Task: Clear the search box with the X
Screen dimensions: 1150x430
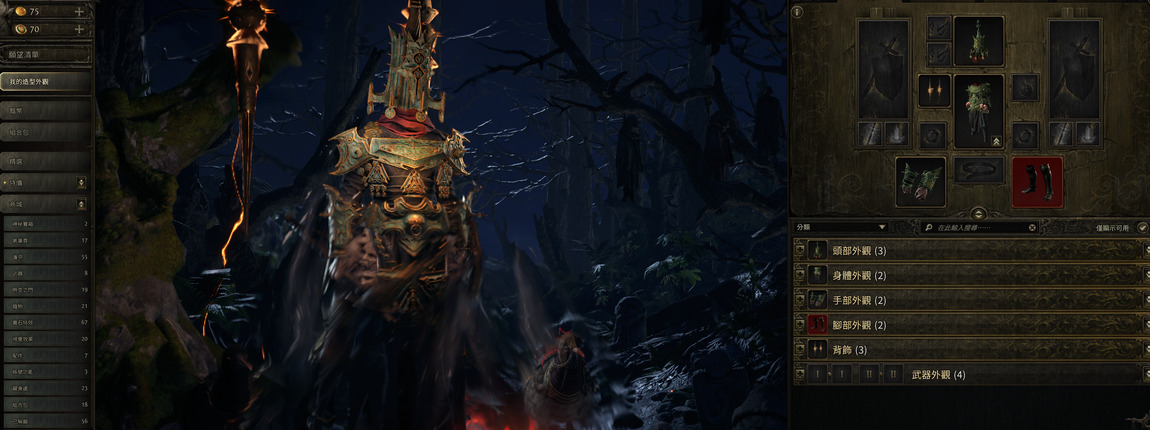Action: (x=1033, y=228)
